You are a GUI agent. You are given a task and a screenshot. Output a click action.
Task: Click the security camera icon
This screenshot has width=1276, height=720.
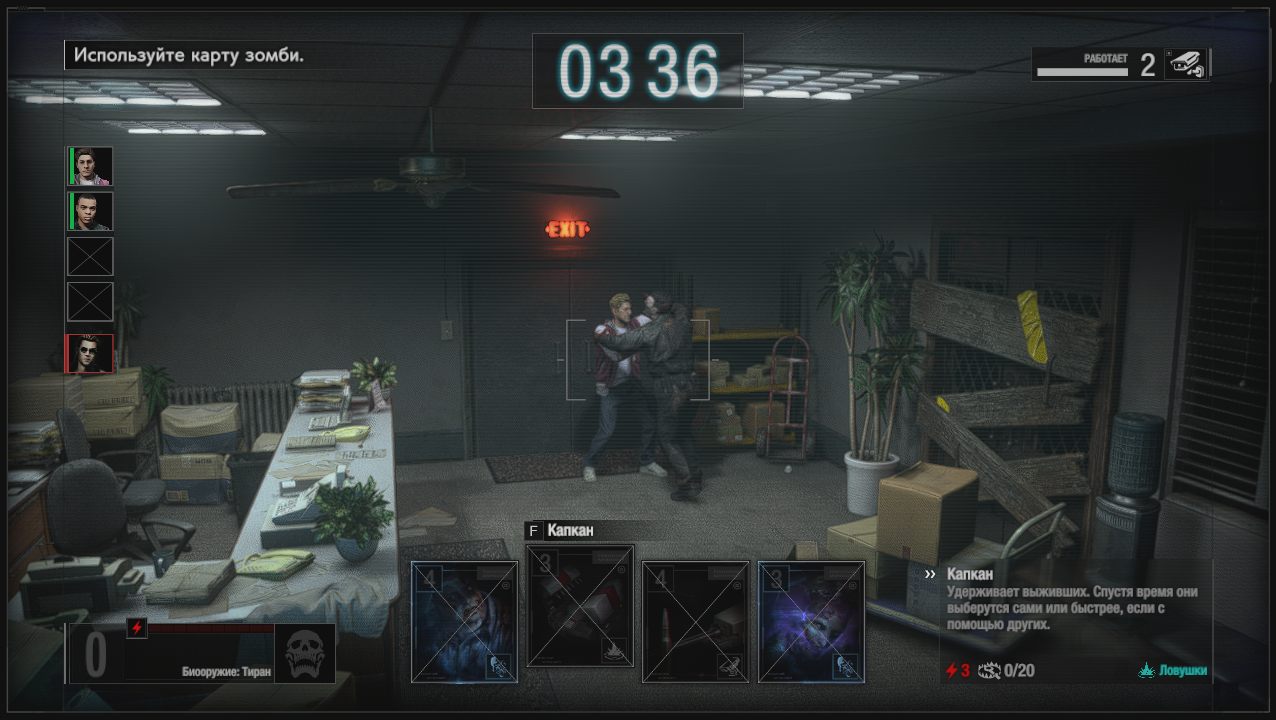(x=1186, y=64)
